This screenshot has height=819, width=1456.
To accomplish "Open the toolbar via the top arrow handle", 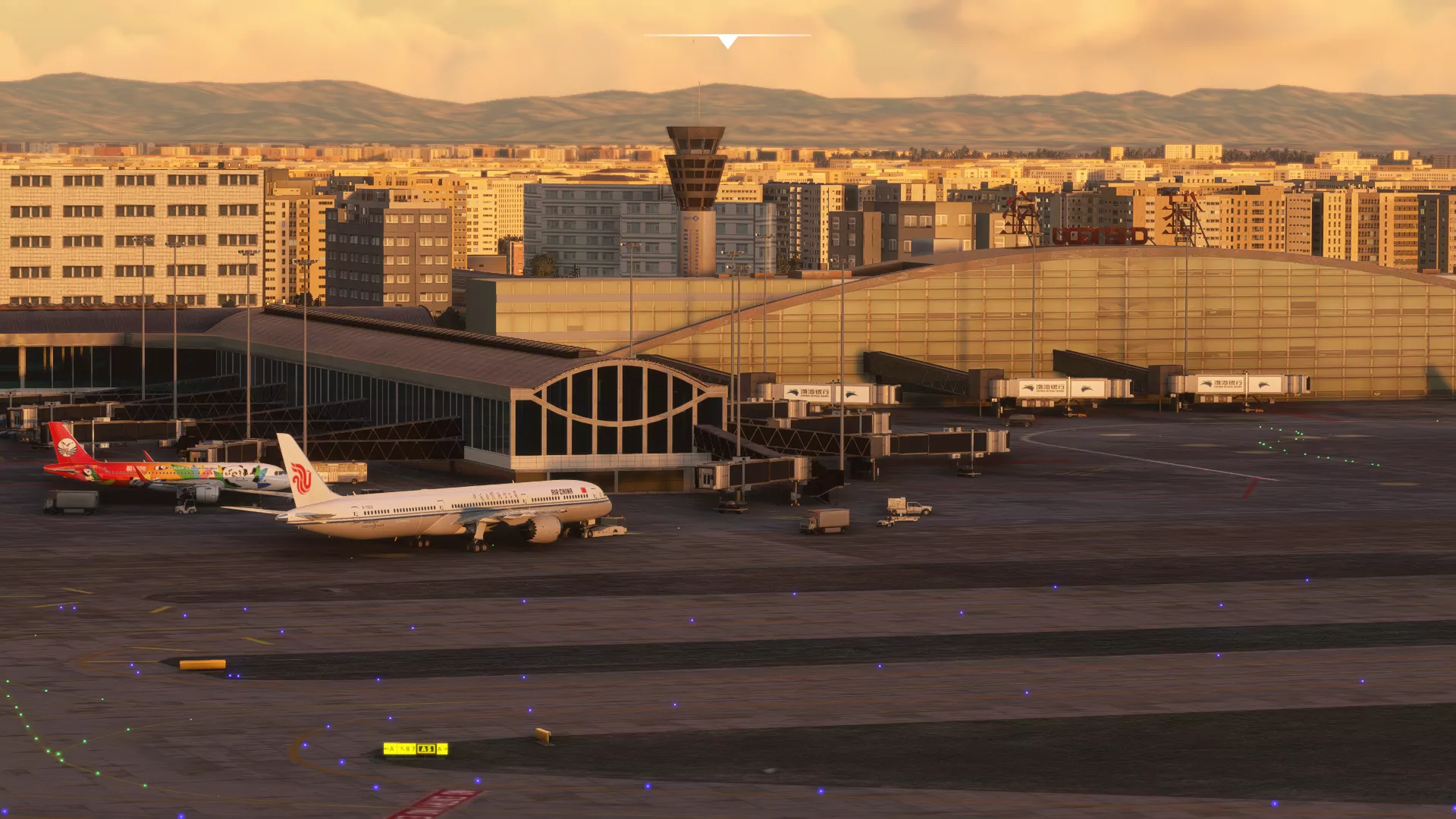I will click(x=727, y=41).
